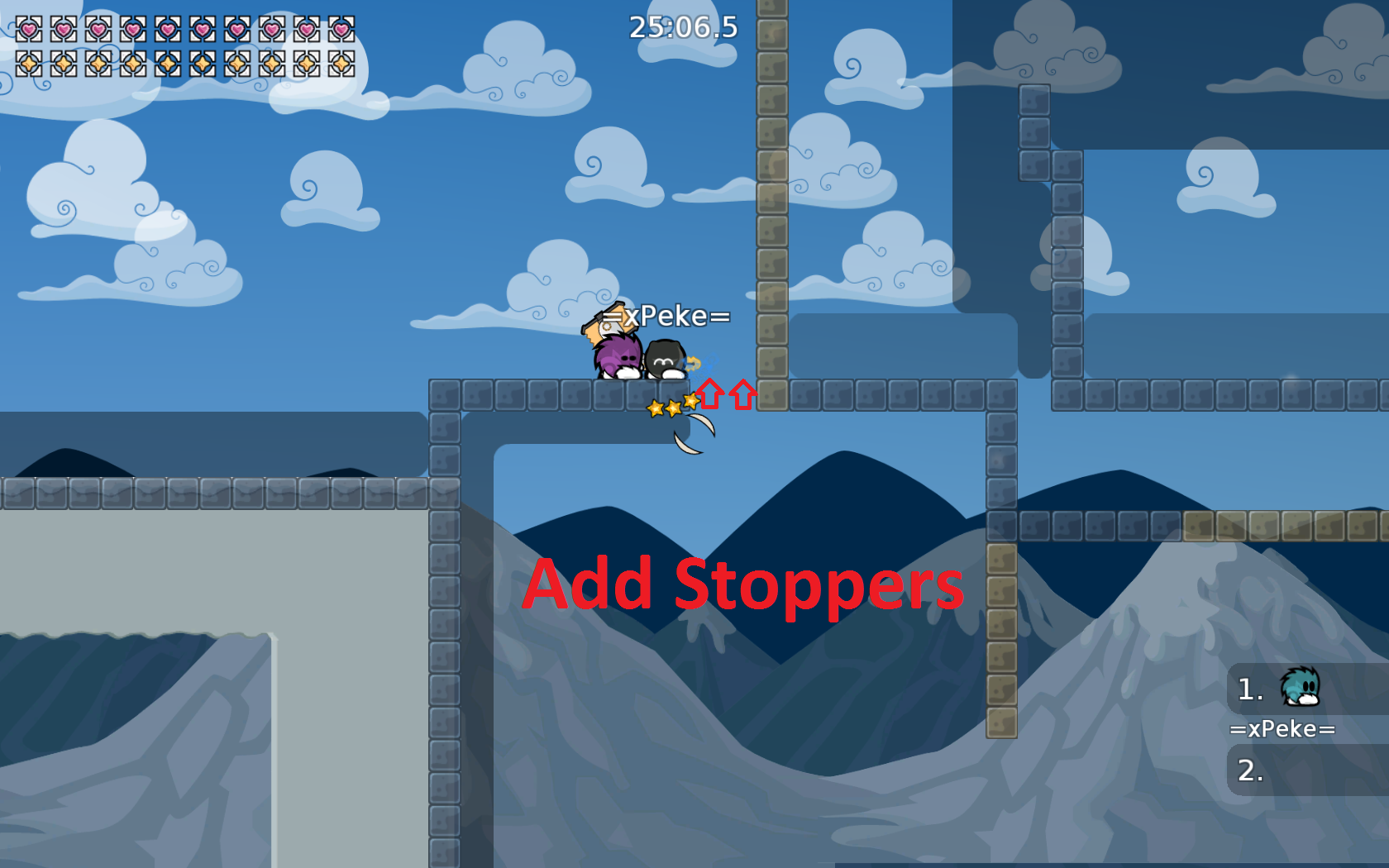Select the last heart in the health row
The height and width of the screenshot is (868, 1389).
tap(342, 26)
